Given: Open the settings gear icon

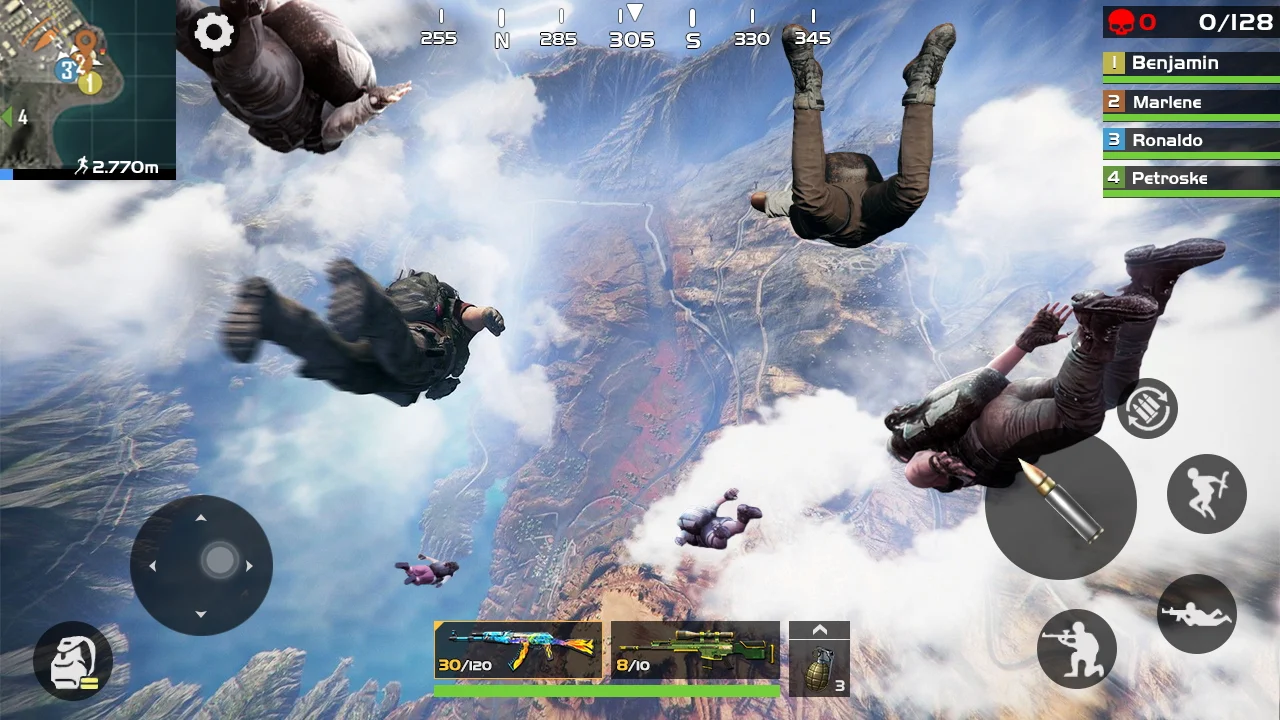Looking at the screenshot, I should (x=215, y=33).
